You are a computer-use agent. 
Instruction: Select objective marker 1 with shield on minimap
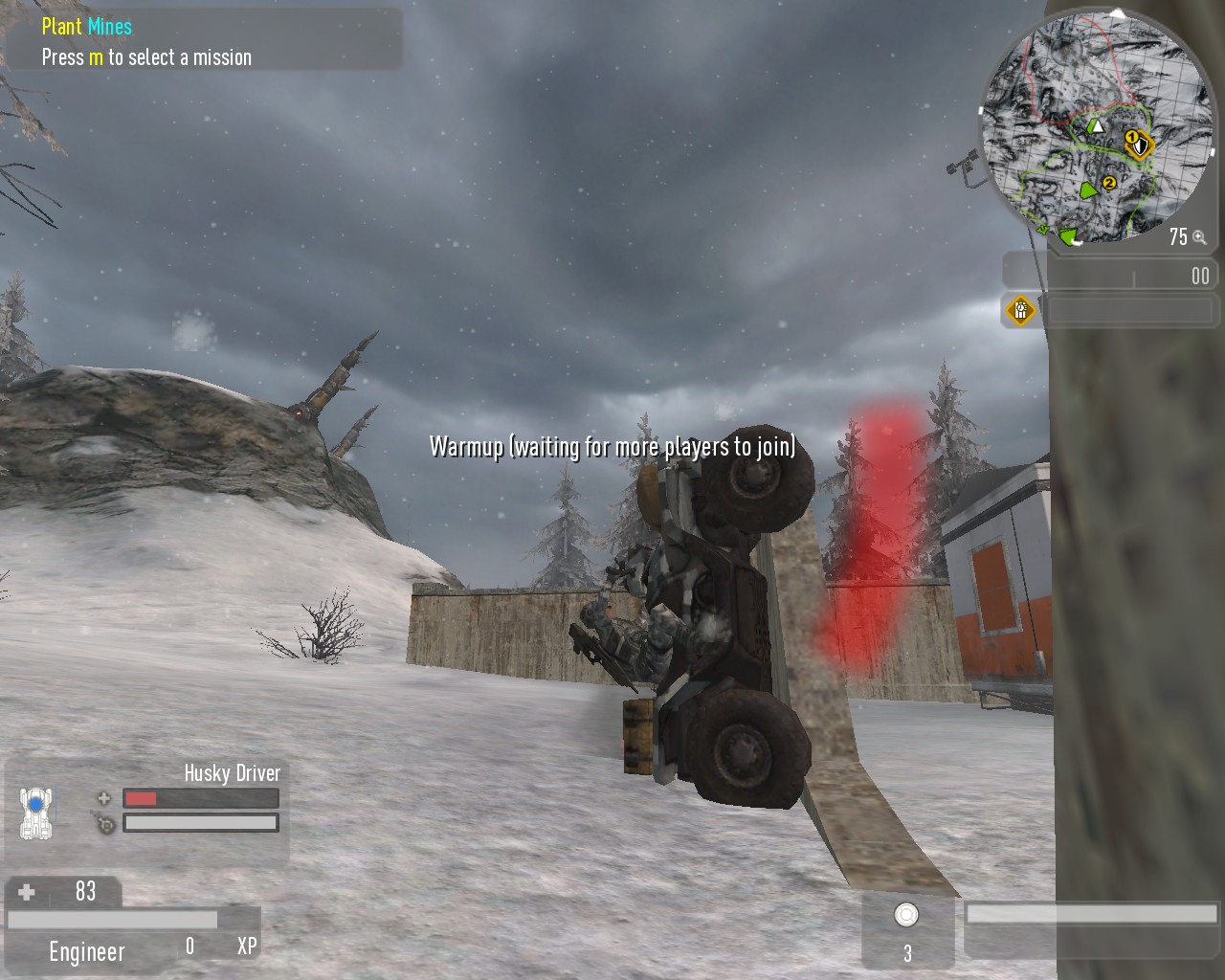[1137, 145]
